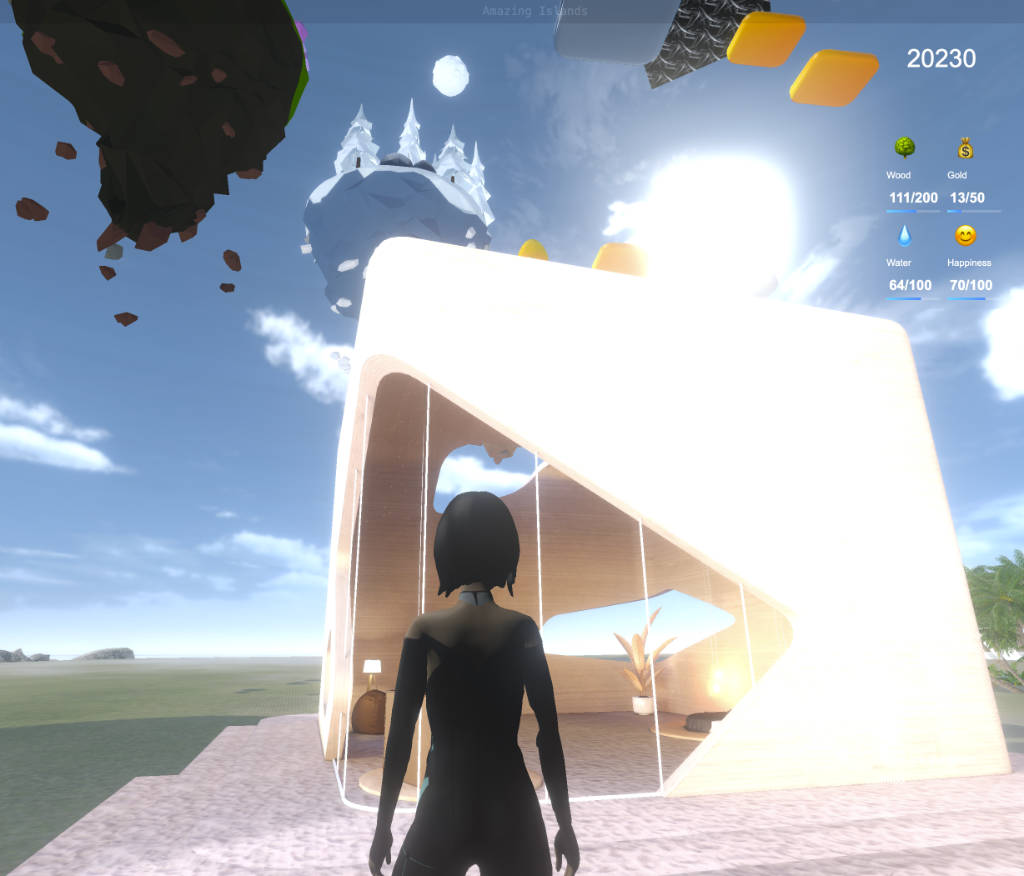Select the Gold money bag icon
Viewport: 1024px width, 876px height.
point(964,148)
